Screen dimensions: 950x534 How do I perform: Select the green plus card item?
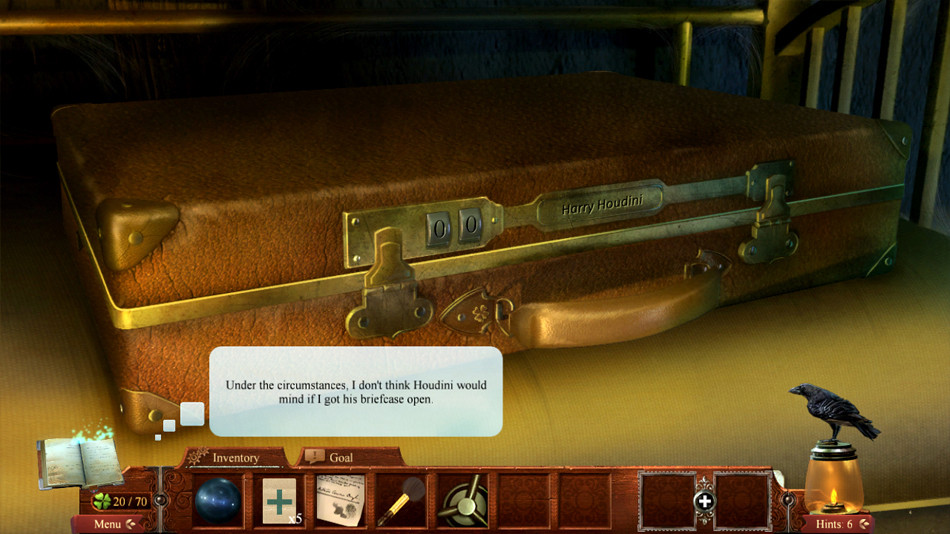coord(280,500)
